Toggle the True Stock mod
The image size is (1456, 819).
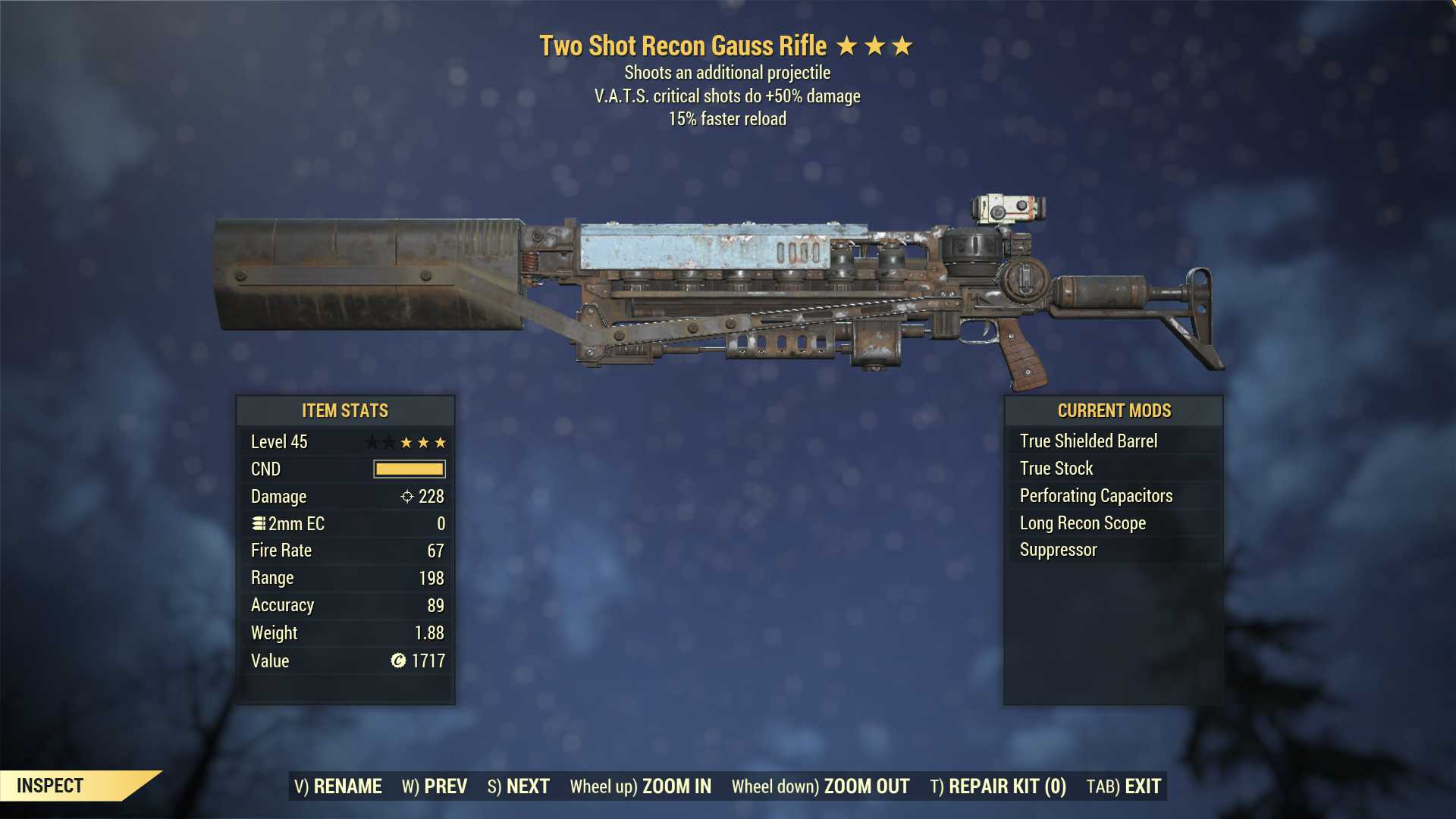(1056, 468)
